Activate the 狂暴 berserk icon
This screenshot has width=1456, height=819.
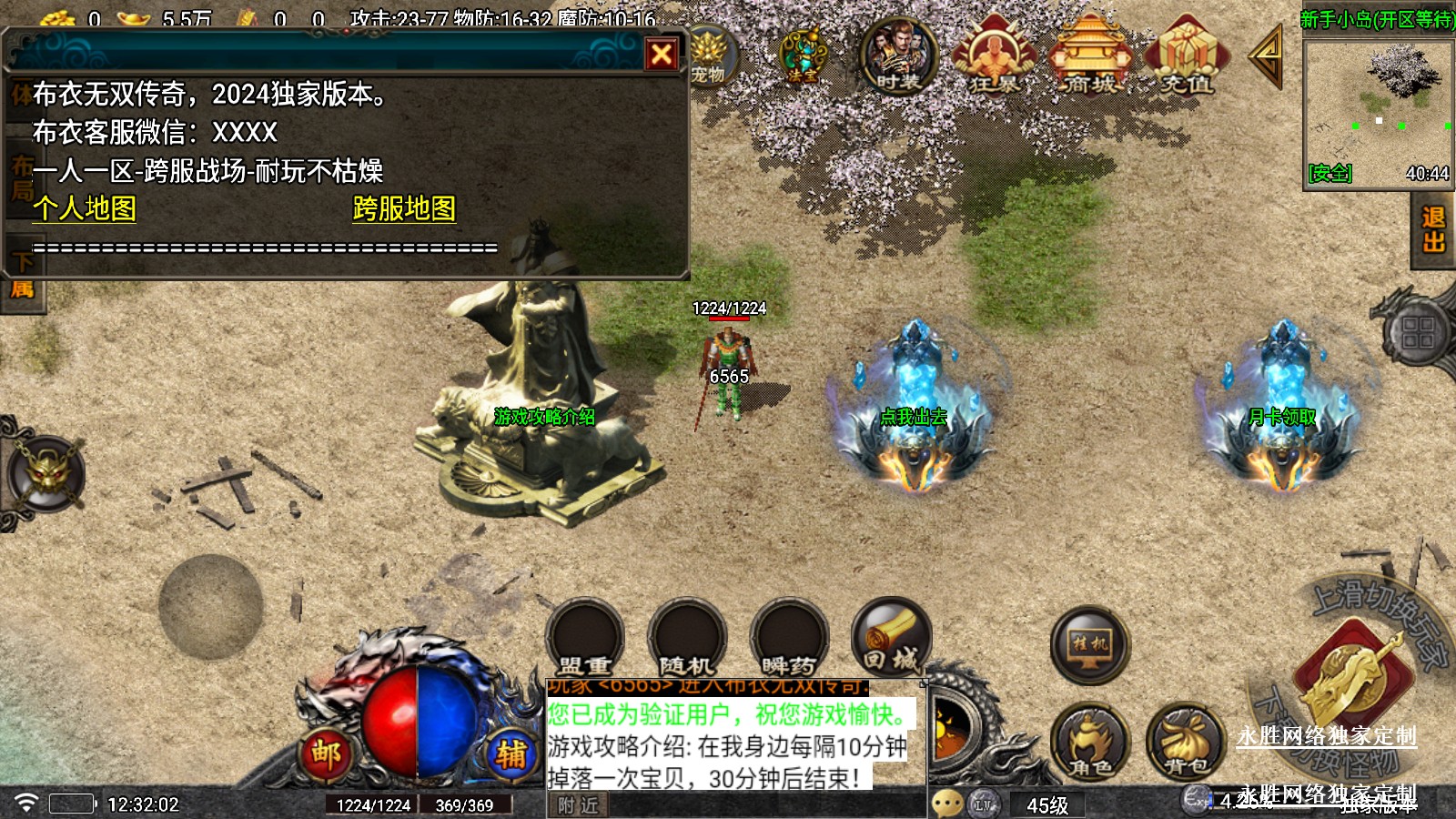993,57
